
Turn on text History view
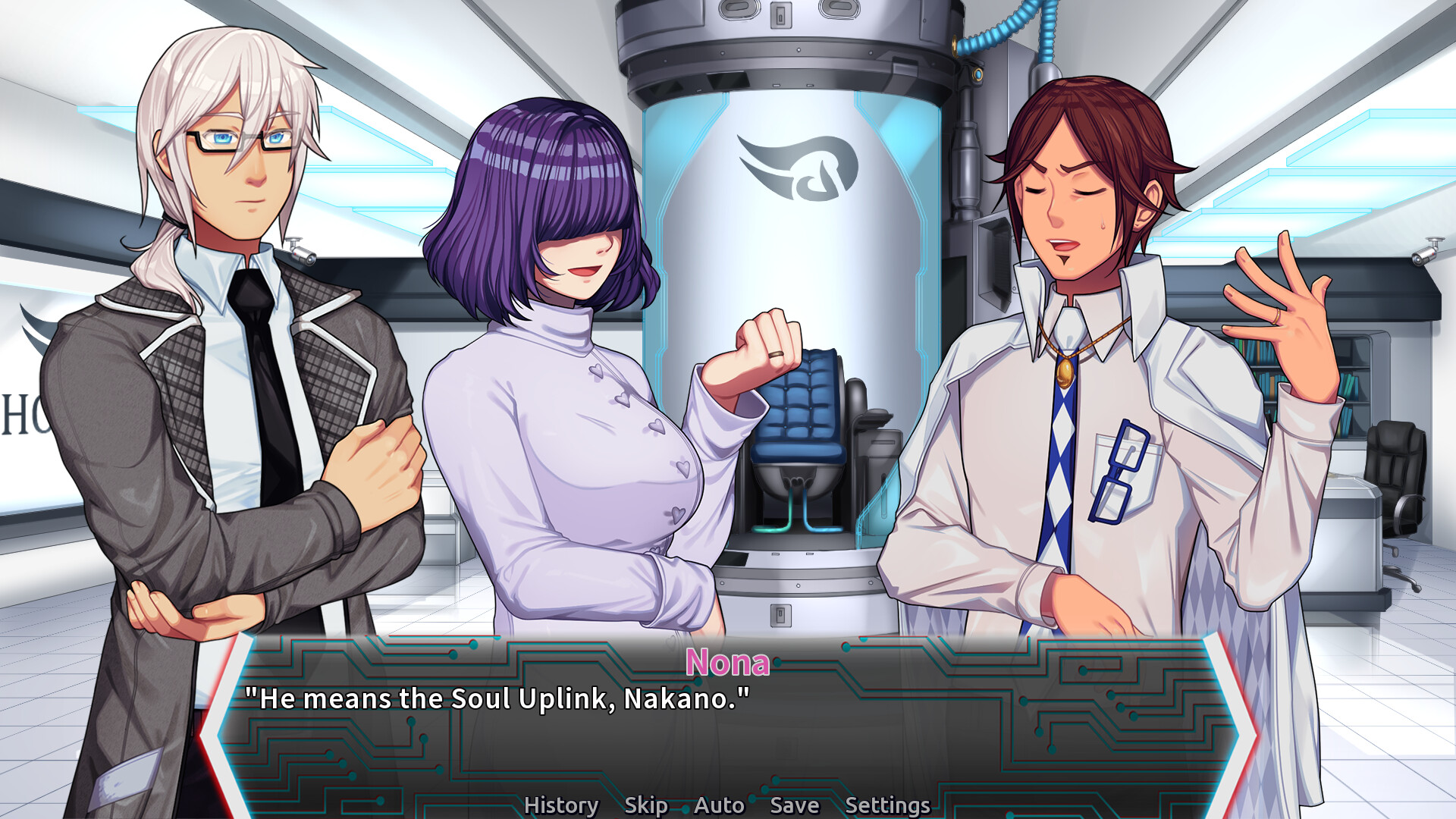tap(561, 805)
